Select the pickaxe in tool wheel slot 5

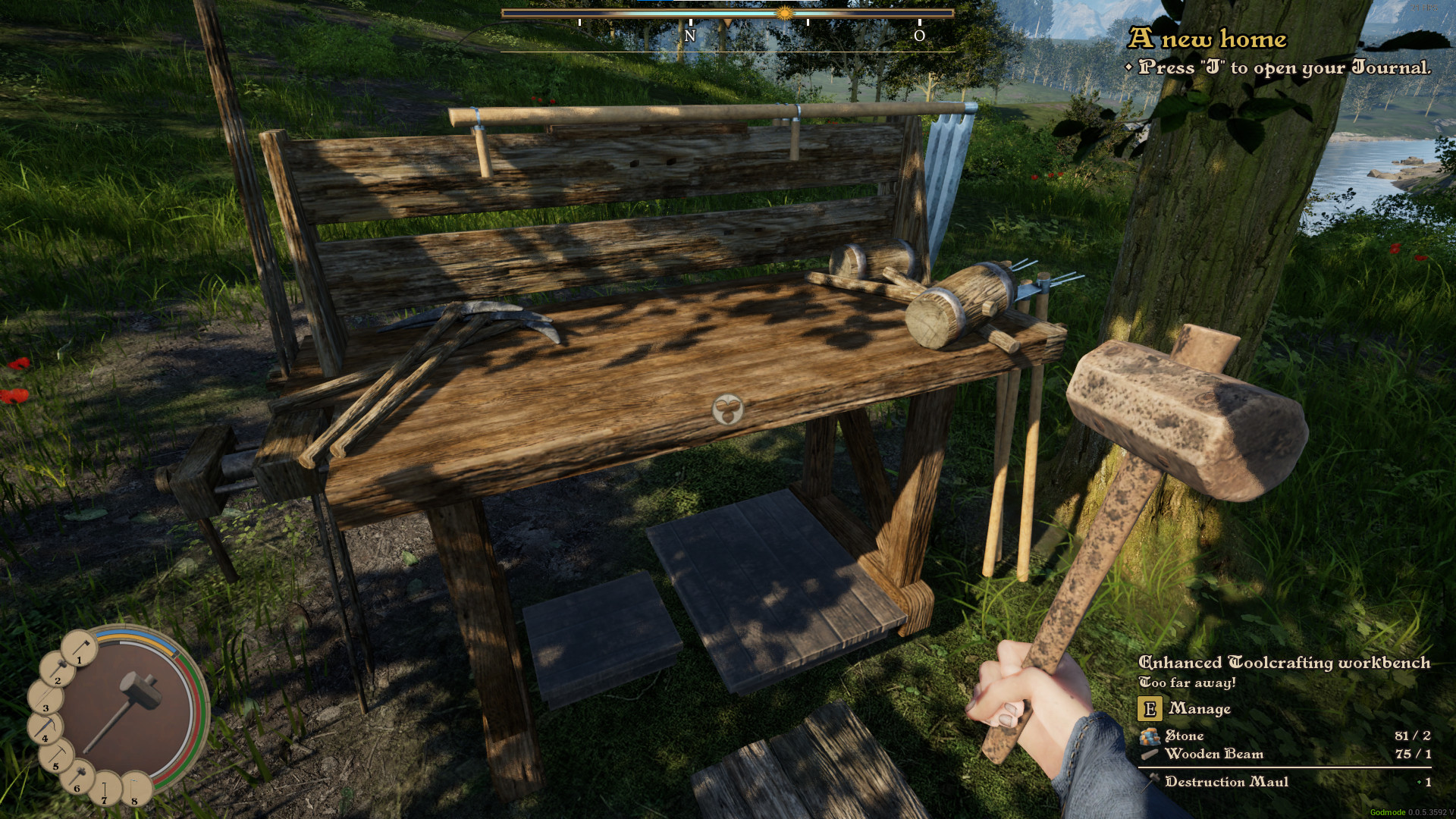55,755
